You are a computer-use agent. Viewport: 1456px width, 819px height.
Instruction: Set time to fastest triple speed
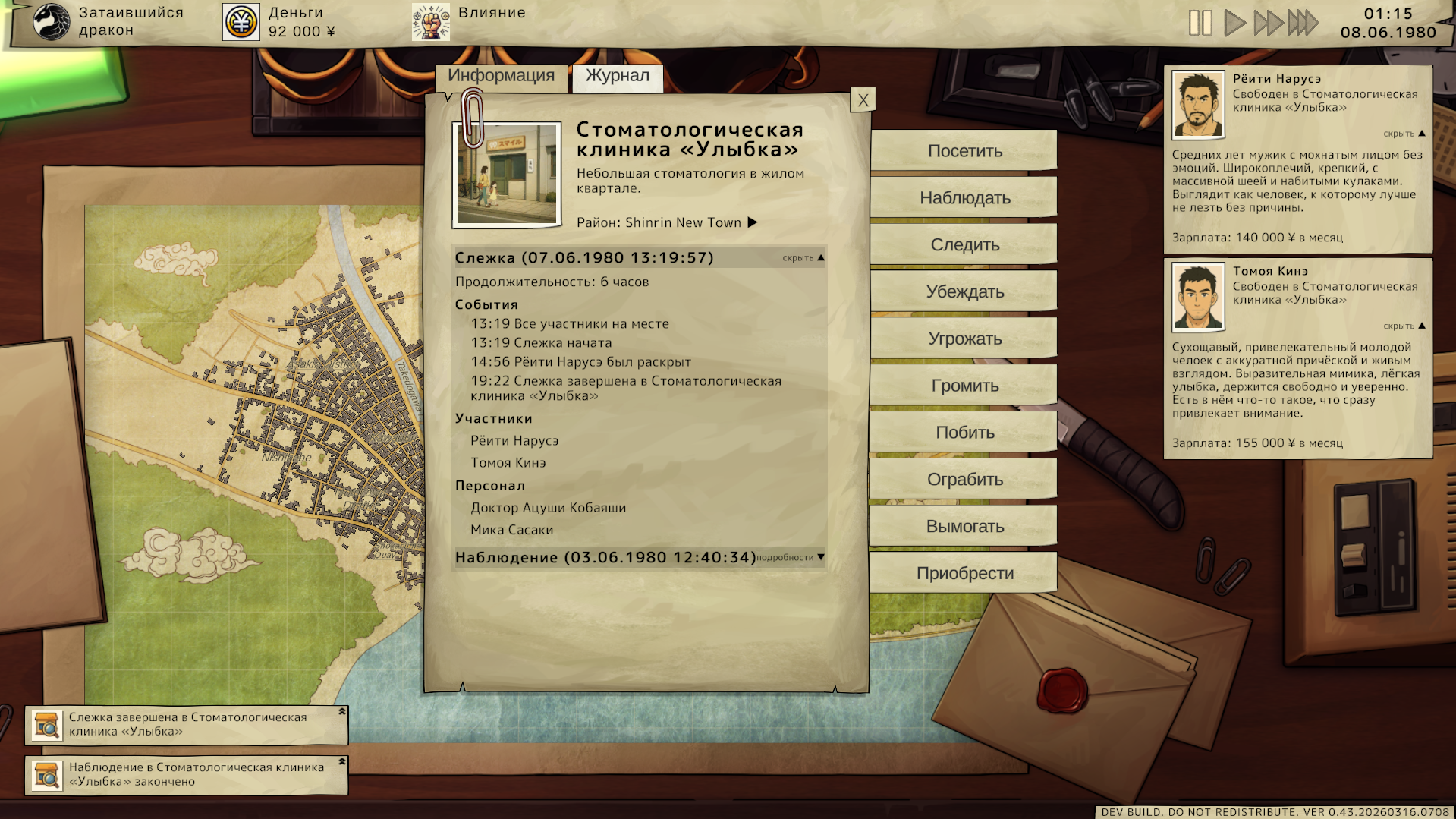point(1303,23)
